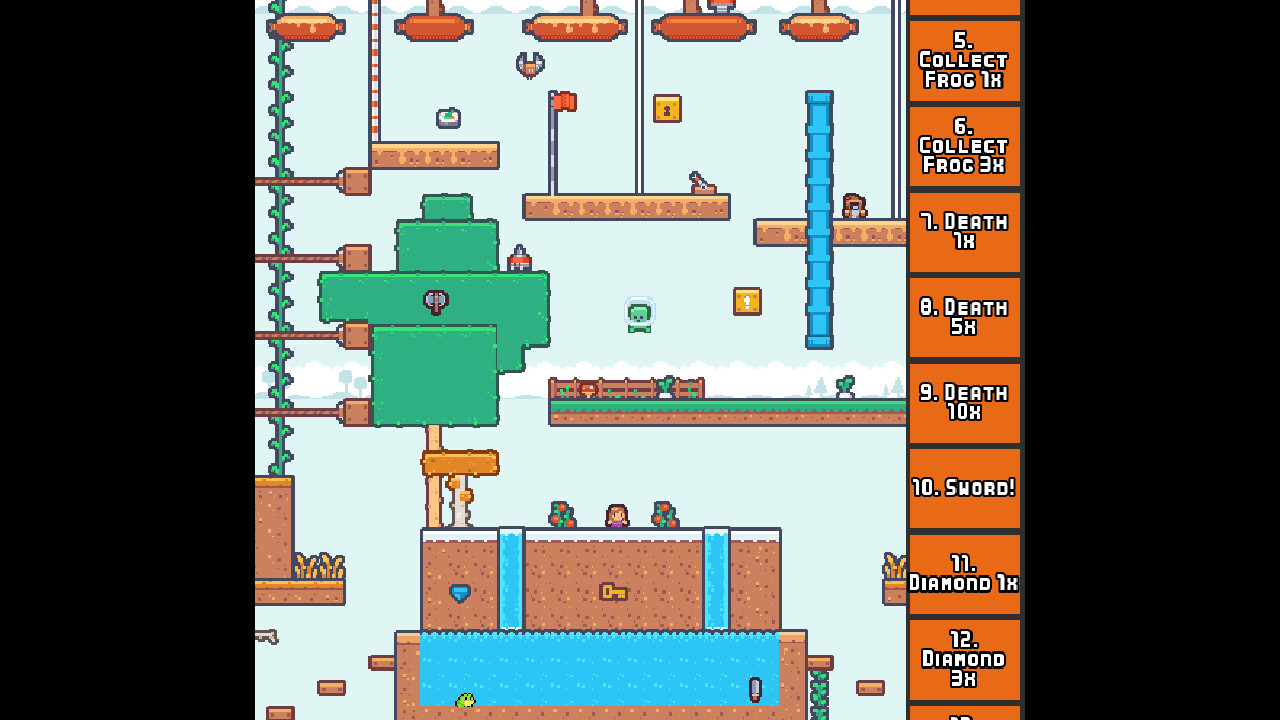Click the brown beaver beside the blue pipe
Screen dimensions: 1280x720
[855, 204]
